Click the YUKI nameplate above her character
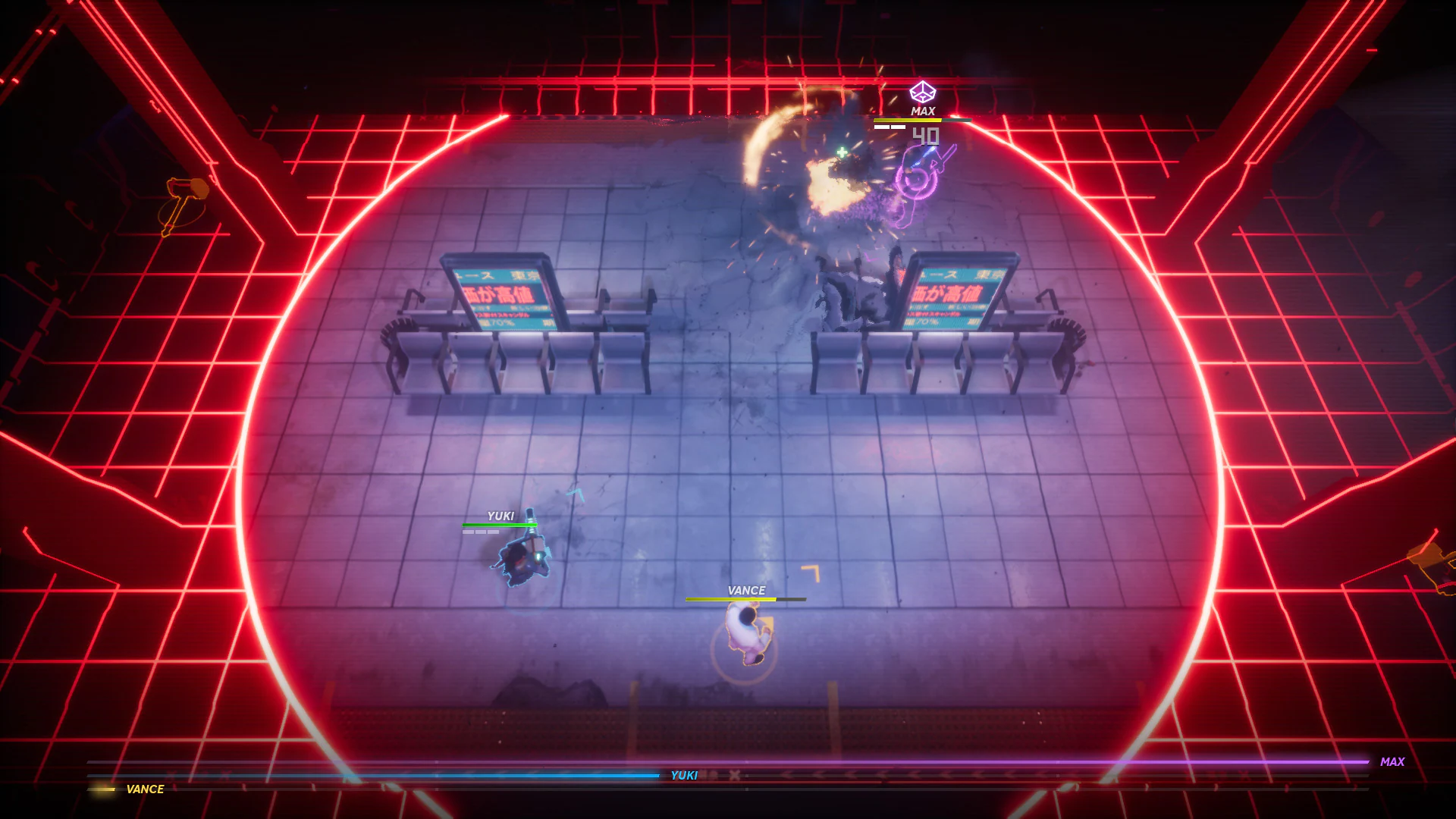 [500, 515]
